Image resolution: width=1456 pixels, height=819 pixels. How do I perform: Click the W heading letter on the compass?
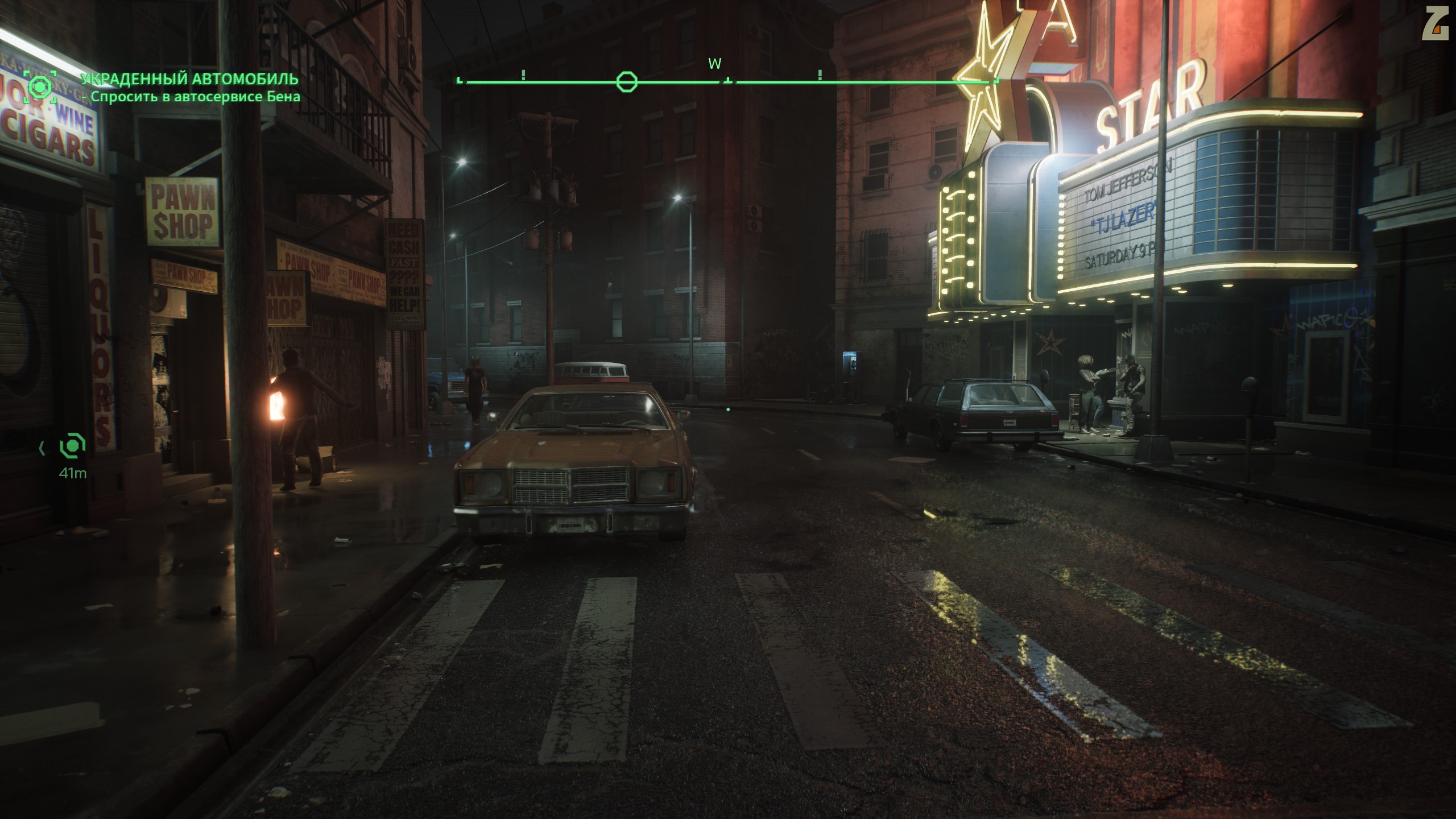tap(714, 64)
